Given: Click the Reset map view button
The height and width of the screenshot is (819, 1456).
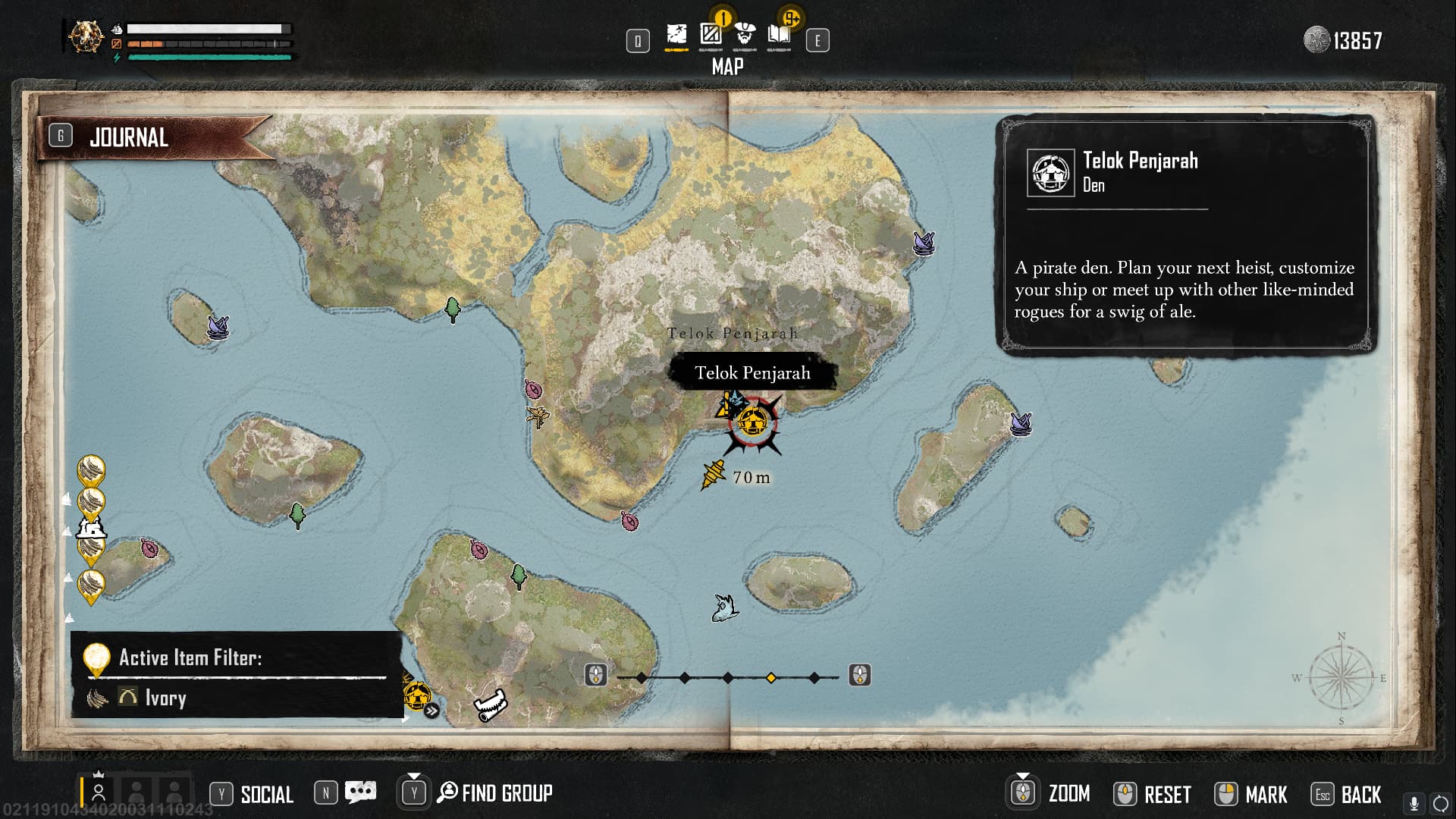Looking at the screenshot, I should pyautogui.click(x=1167, y=794).
